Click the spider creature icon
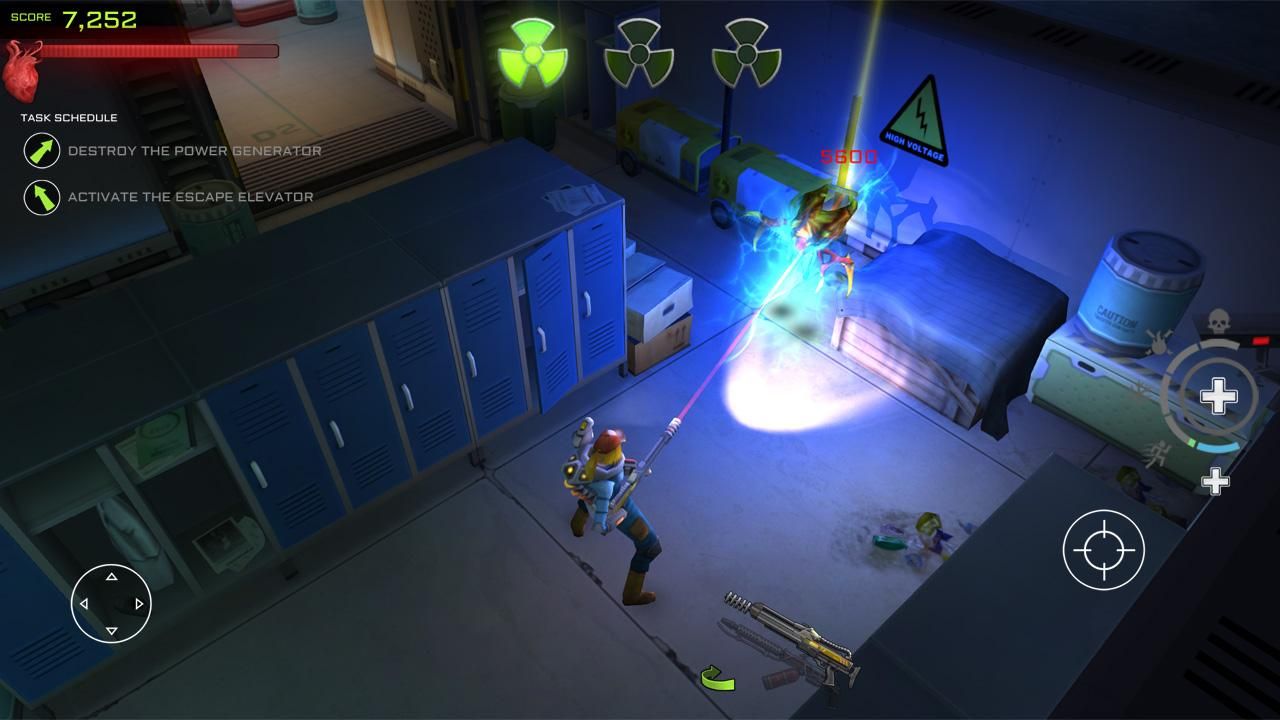This screenshot has width=1280, height=720. click(1158, 342)
